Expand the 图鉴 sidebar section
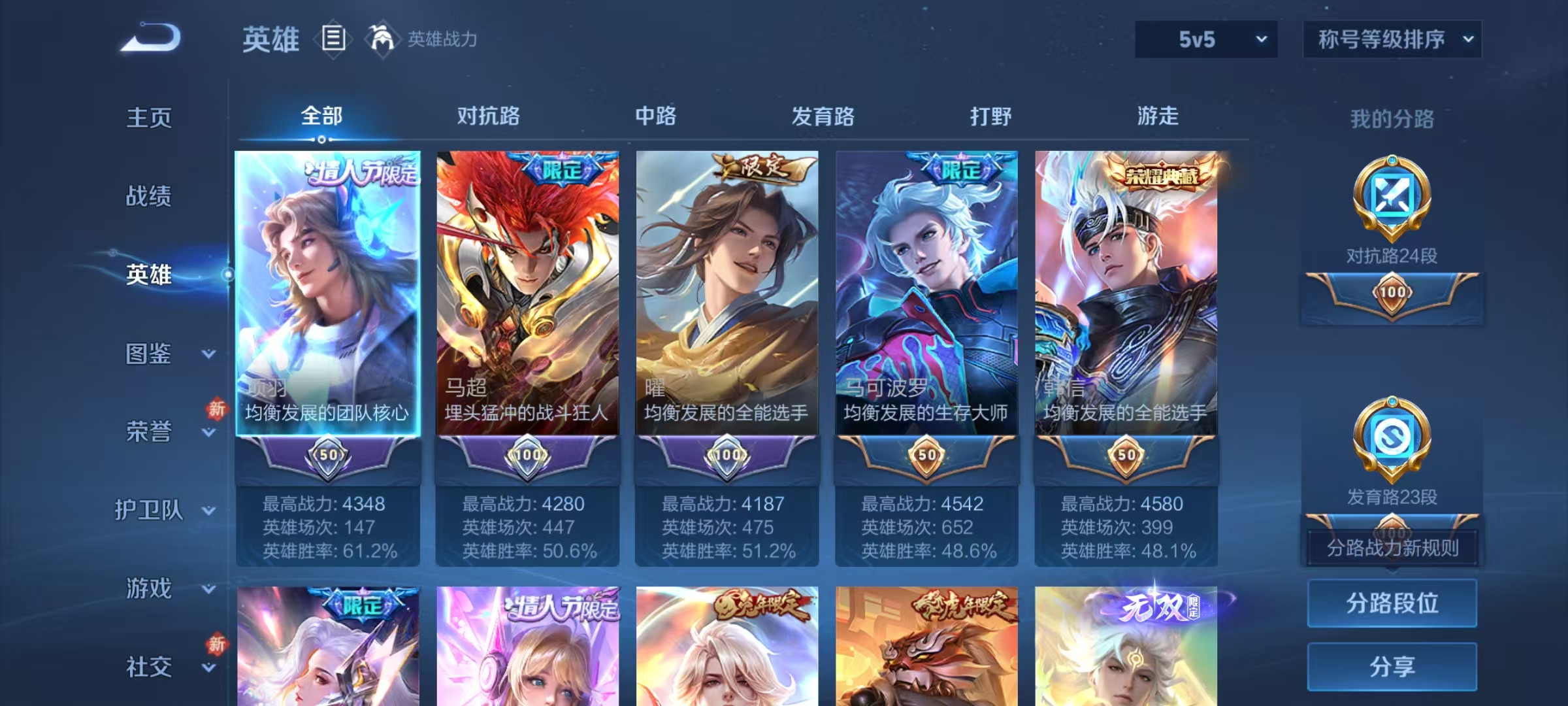Screen dimensions: 1568x706 point(149,354)
